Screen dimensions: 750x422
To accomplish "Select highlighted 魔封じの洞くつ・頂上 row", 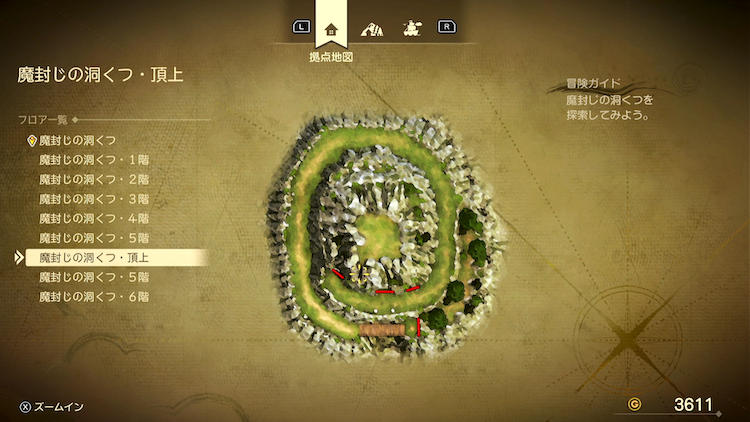I will point(94,257).
